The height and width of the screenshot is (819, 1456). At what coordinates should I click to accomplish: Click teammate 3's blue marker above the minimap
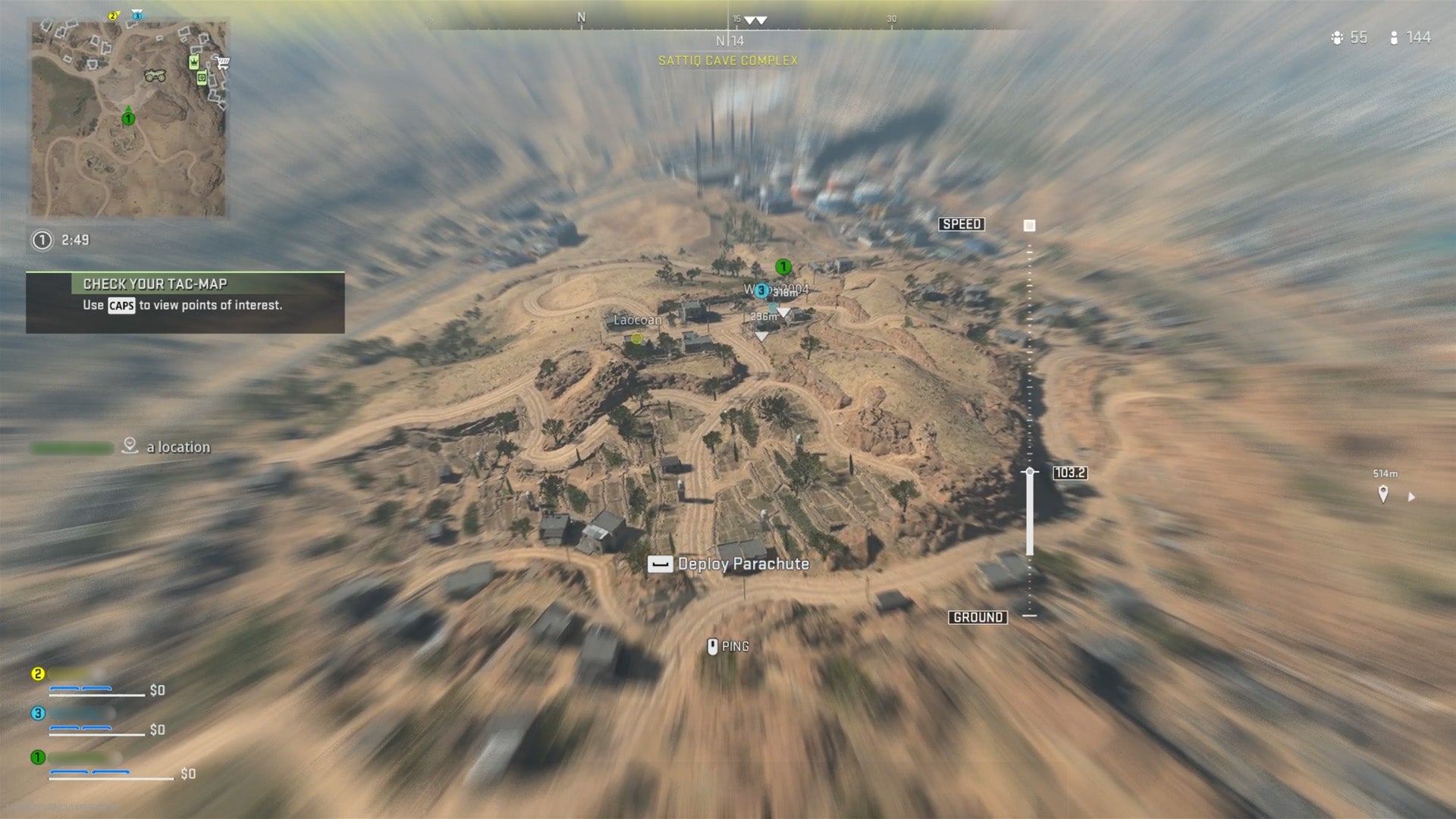137,16
